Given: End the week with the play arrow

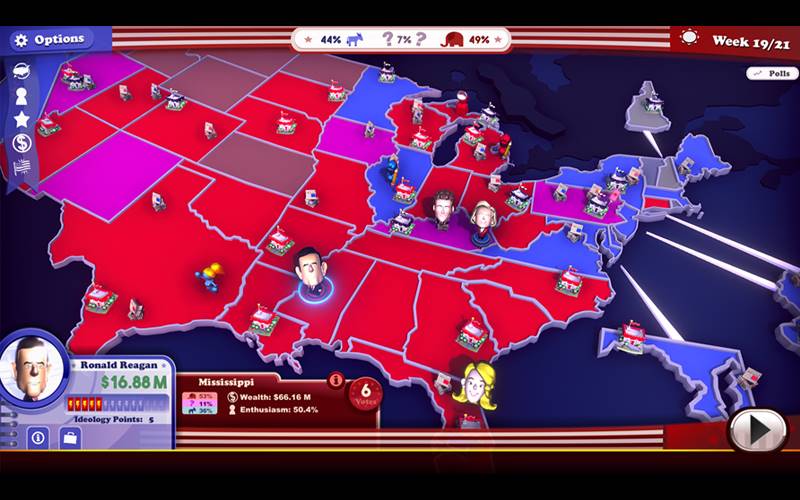Looking at the screenshot, I should 759,430.
